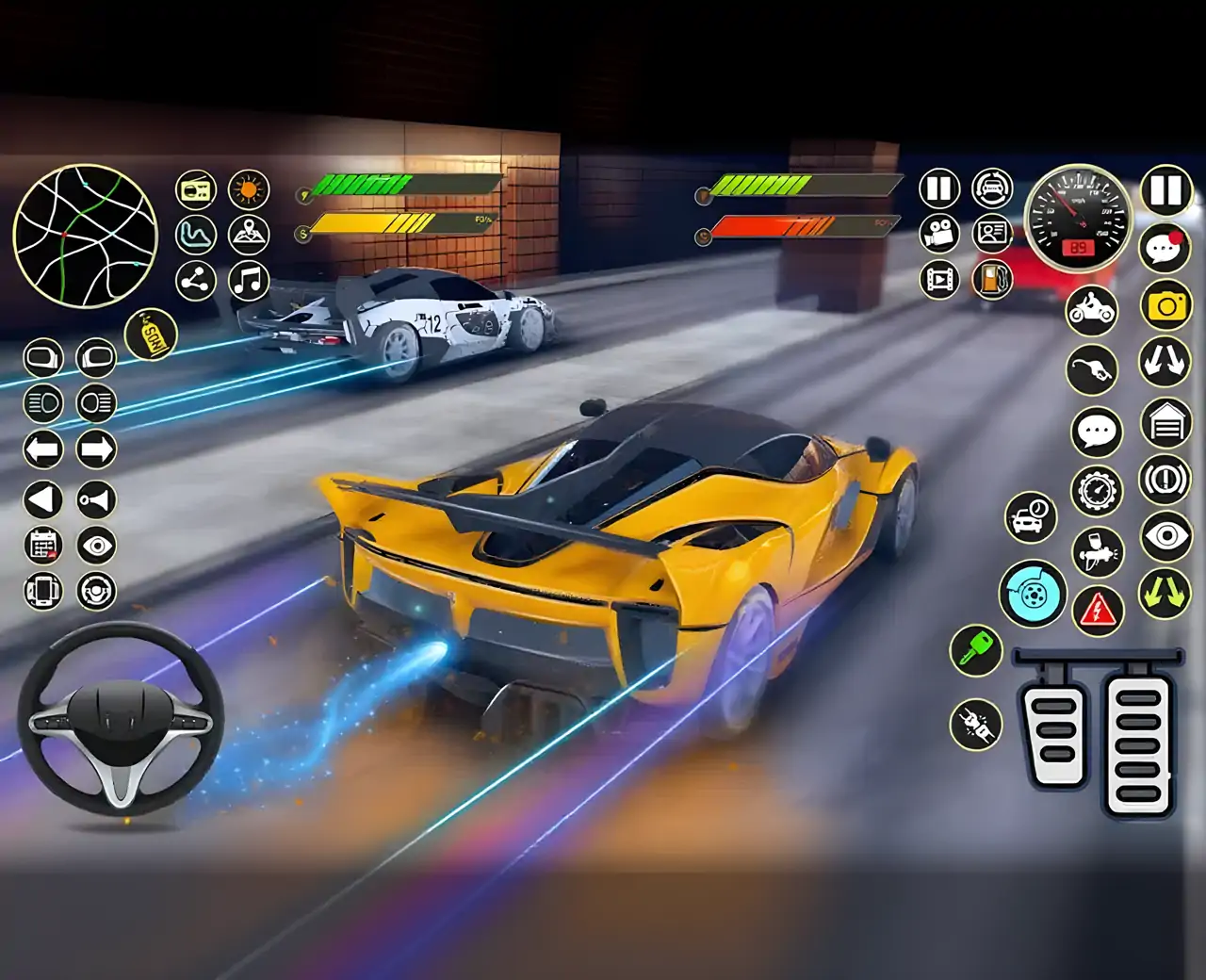Tap the cyan brake disc button

(x=1033, y=594)
